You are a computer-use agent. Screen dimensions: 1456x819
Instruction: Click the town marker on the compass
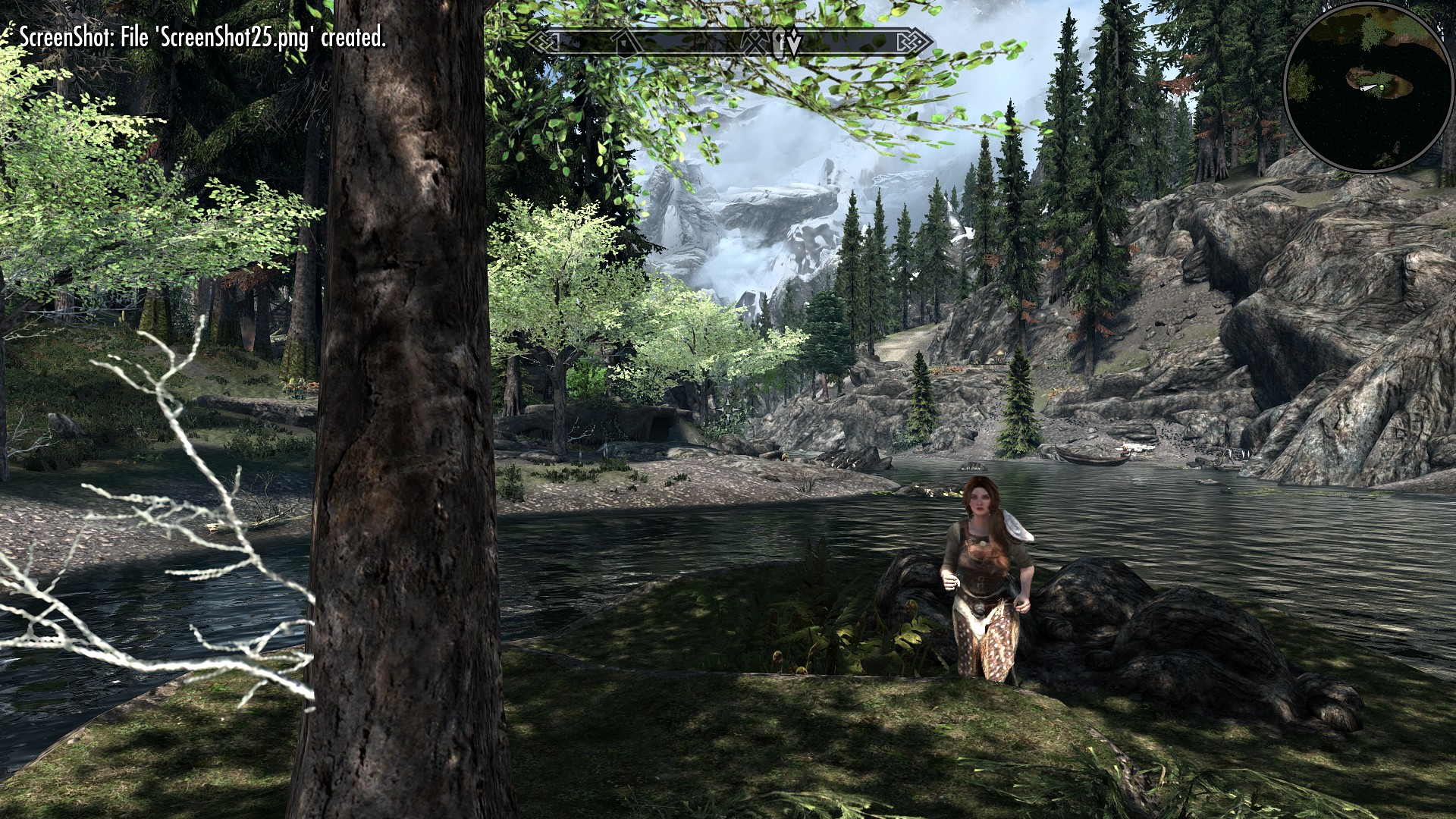pos(626,40)
